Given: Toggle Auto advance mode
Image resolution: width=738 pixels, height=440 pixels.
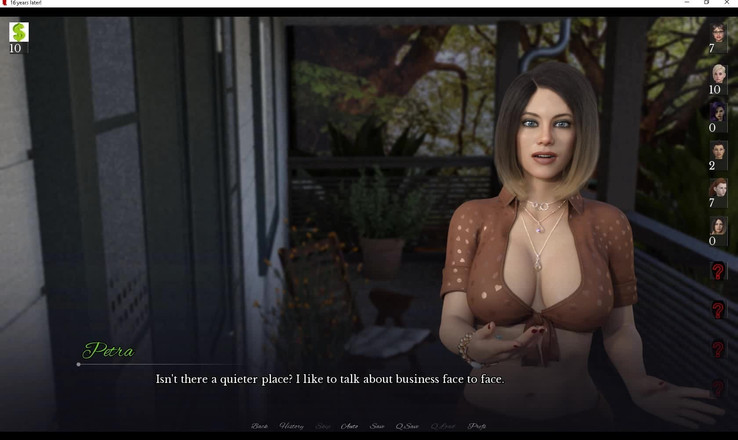Looking at the screenshot, I should point(350,427).
